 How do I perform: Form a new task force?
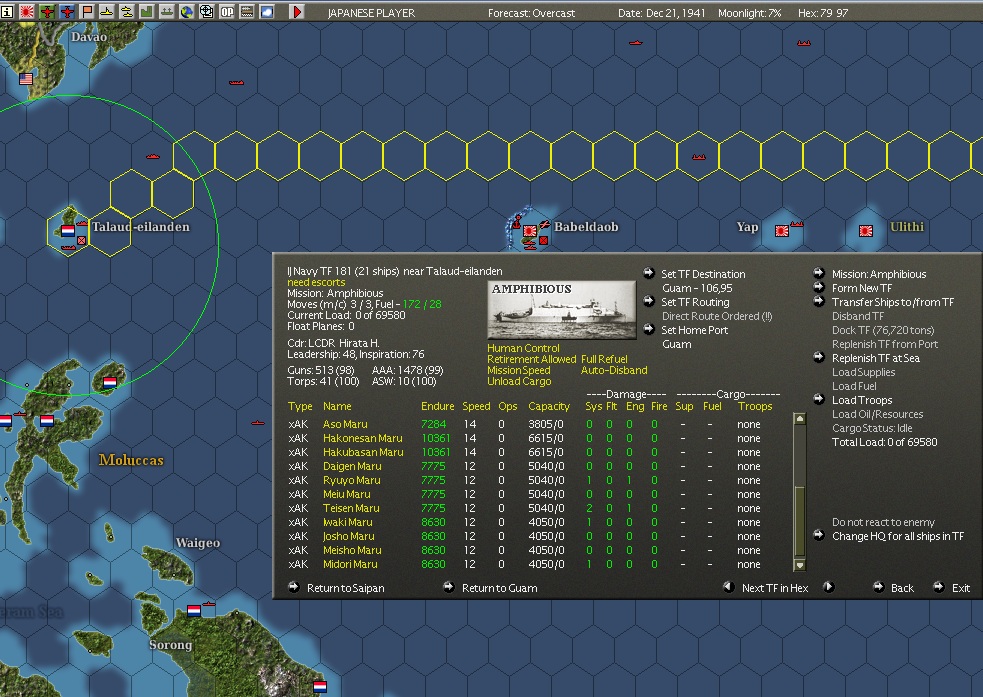tap(861, 288)
